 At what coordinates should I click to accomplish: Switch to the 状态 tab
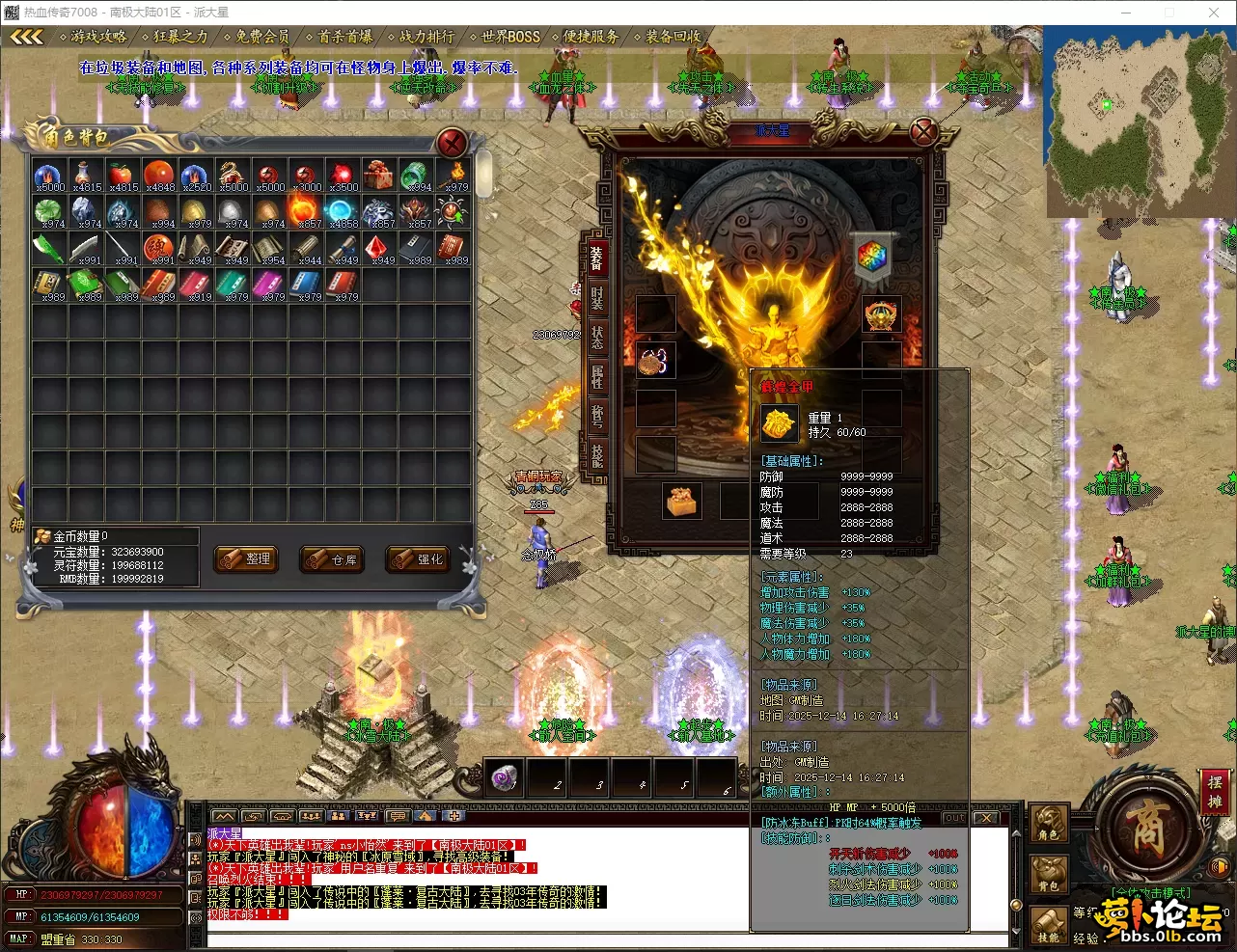597,338
